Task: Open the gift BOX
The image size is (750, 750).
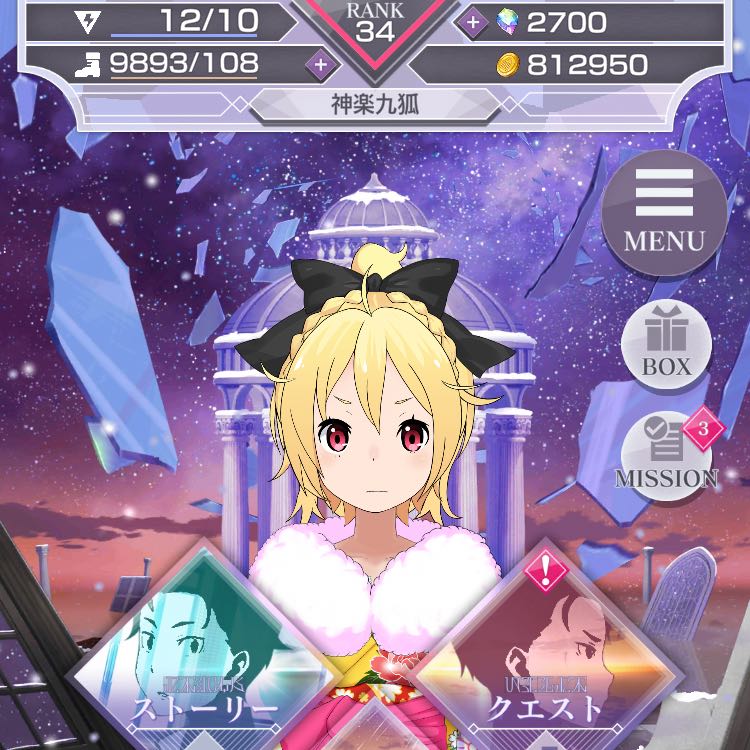Action: [x=666, y=347]
